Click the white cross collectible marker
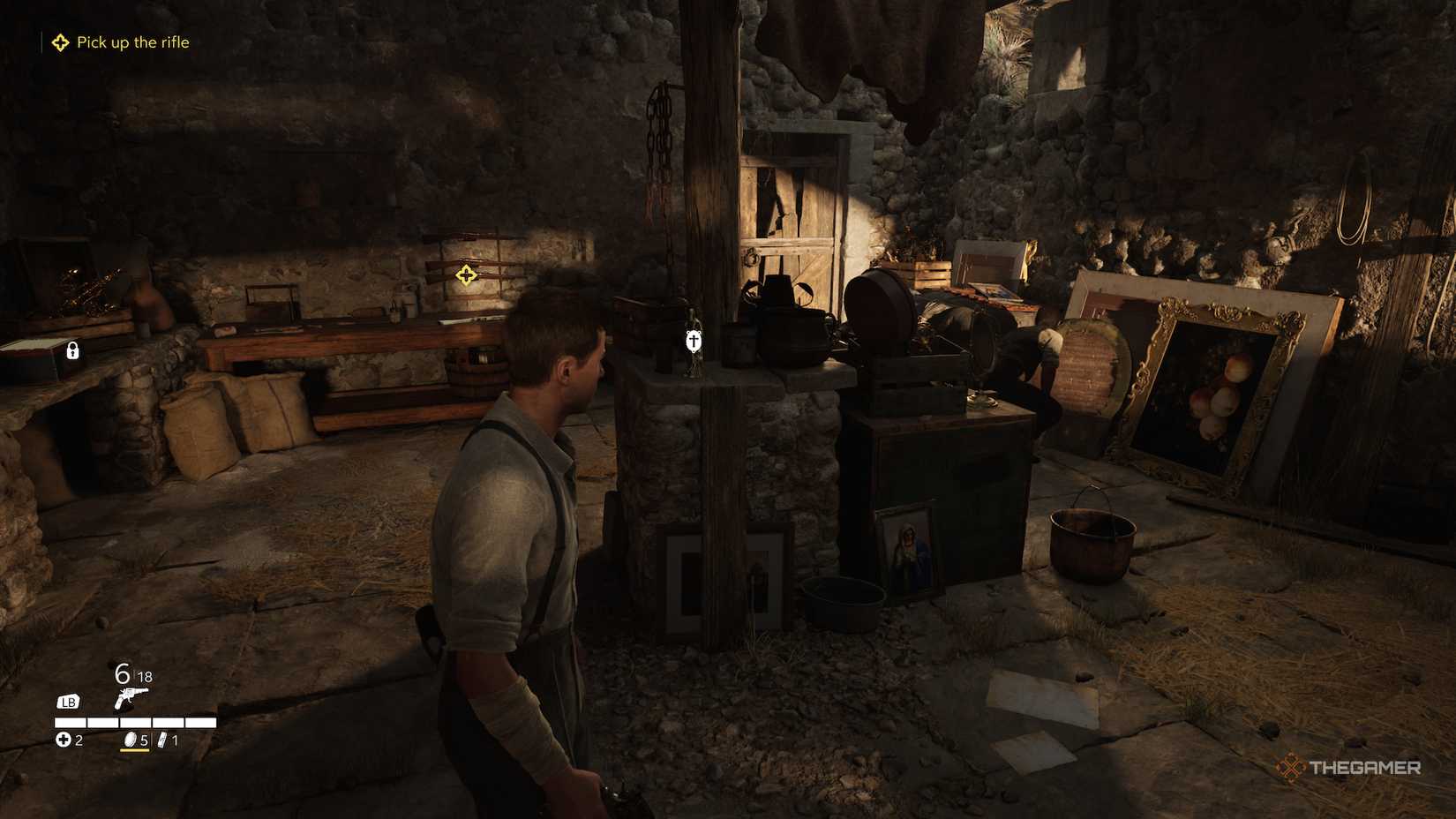The height and width of the screenshot is (819, 1456). tap(694, 341)
